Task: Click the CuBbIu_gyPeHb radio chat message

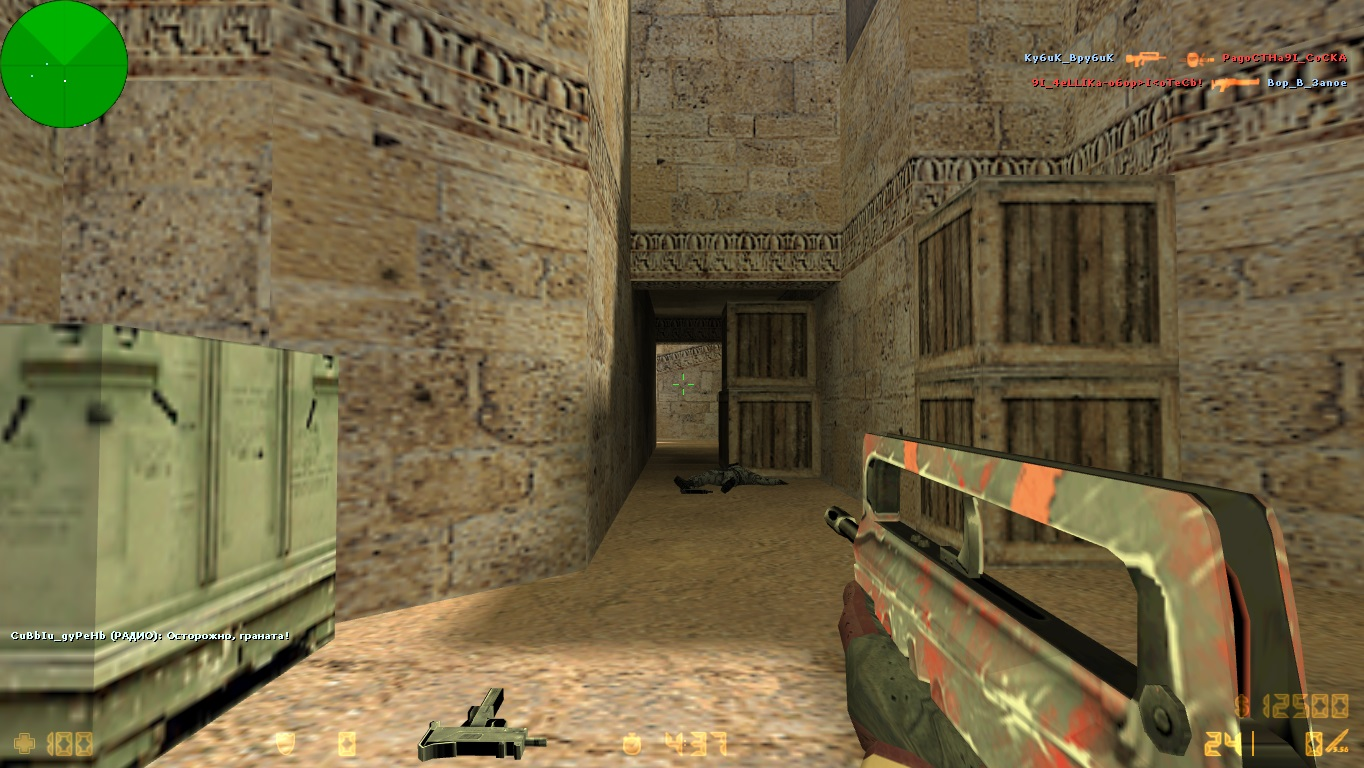Action: [150, 635]
